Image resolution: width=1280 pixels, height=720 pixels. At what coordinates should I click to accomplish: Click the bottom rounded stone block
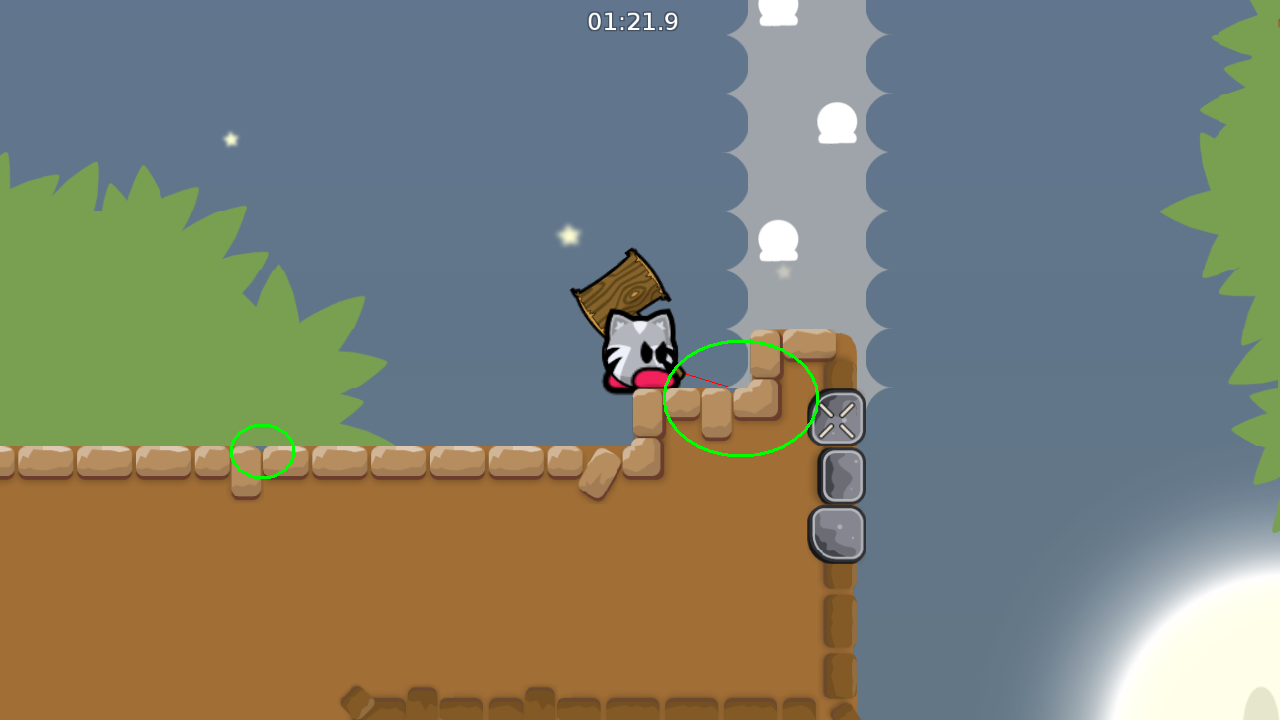click(838, 533)
